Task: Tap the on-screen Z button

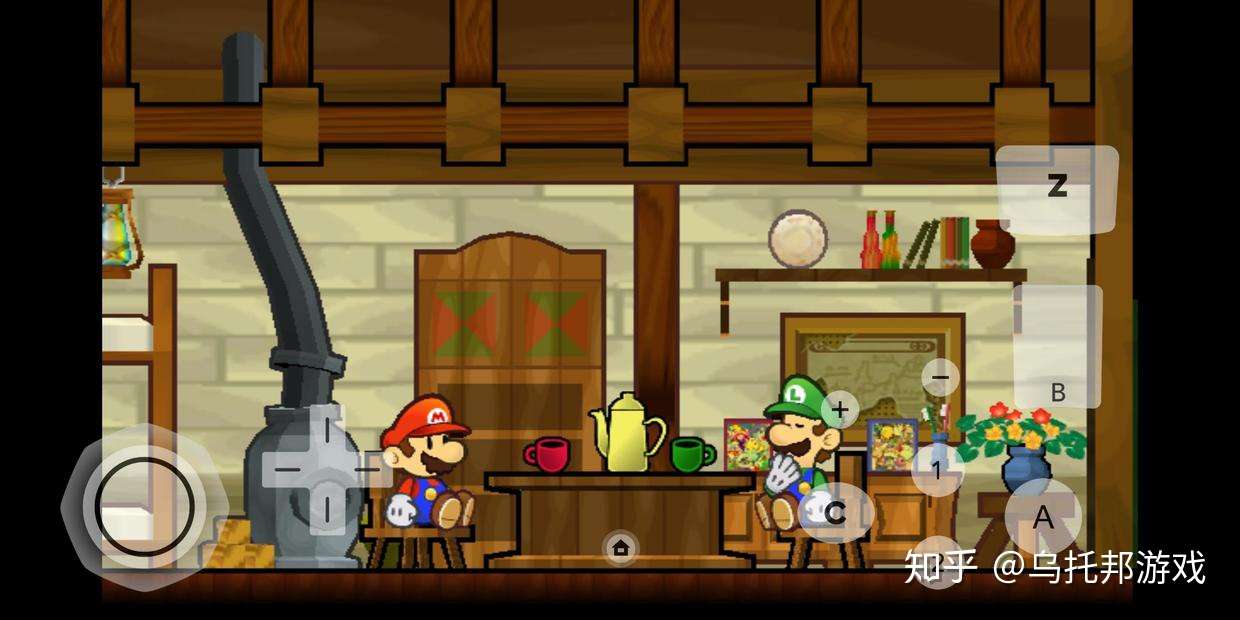Action: coord(1056,188)
